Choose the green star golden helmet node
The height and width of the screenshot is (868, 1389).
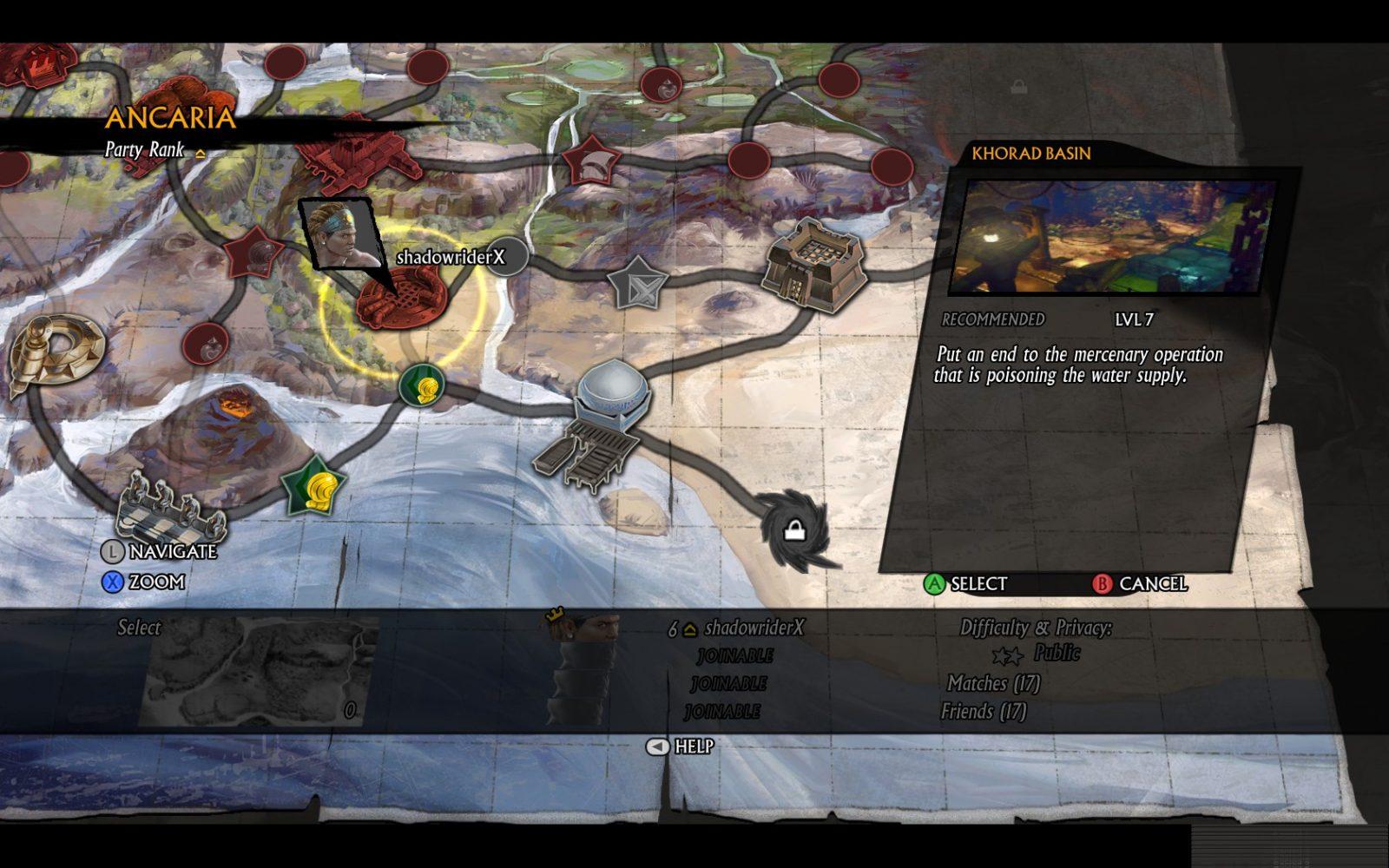pos(315,486)
